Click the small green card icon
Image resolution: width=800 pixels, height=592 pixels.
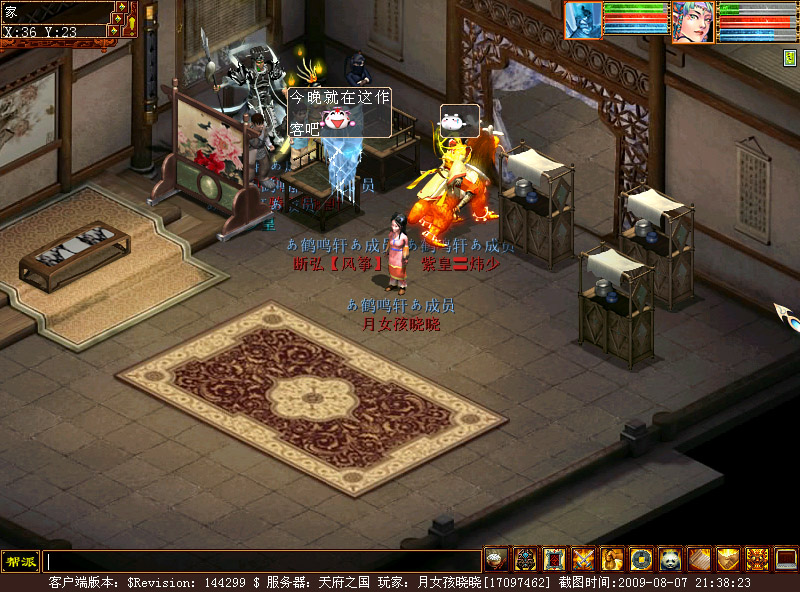coord(787,58)
